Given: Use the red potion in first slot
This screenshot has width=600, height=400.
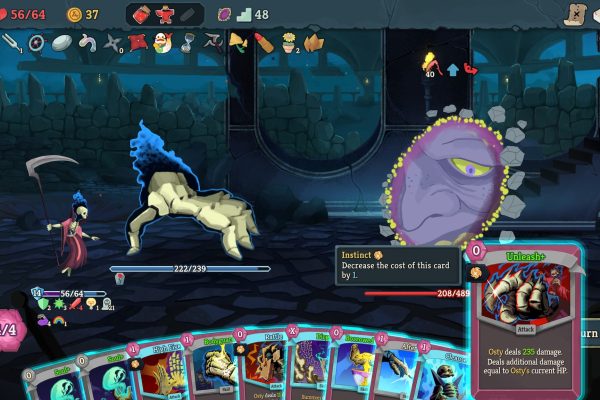Looking at the screenshot, I should tap(139, 15).
